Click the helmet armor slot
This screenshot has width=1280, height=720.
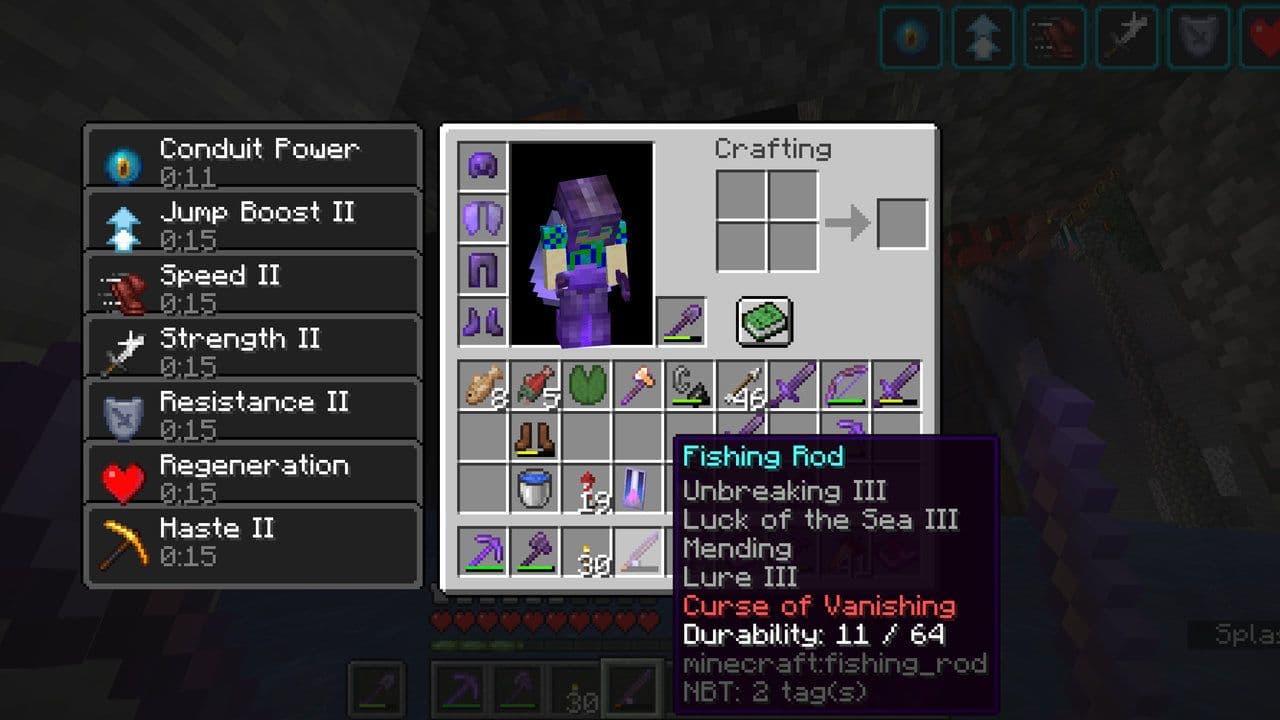click(482, 166)
